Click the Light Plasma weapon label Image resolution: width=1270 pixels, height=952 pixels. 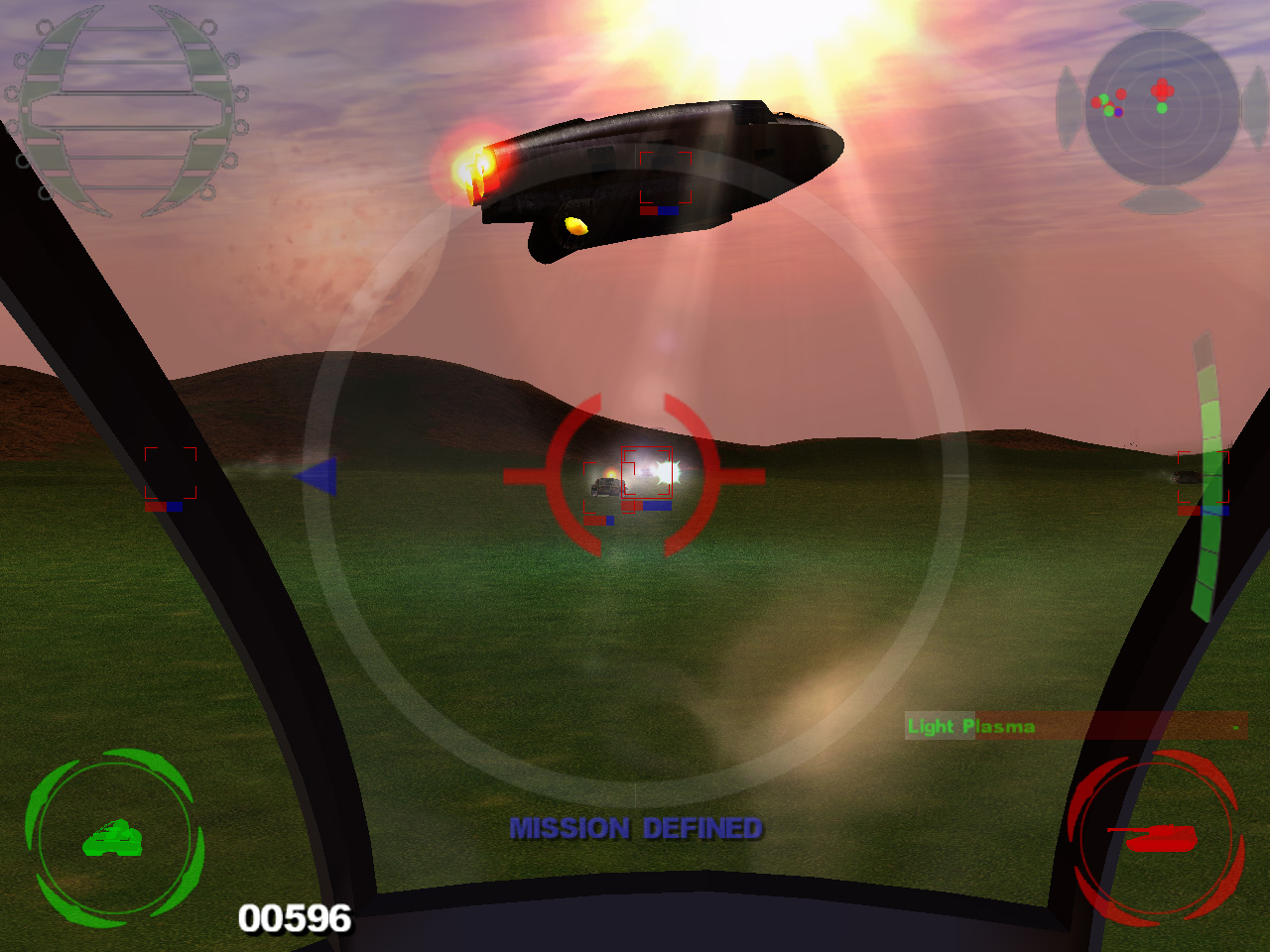pos(969,726)
